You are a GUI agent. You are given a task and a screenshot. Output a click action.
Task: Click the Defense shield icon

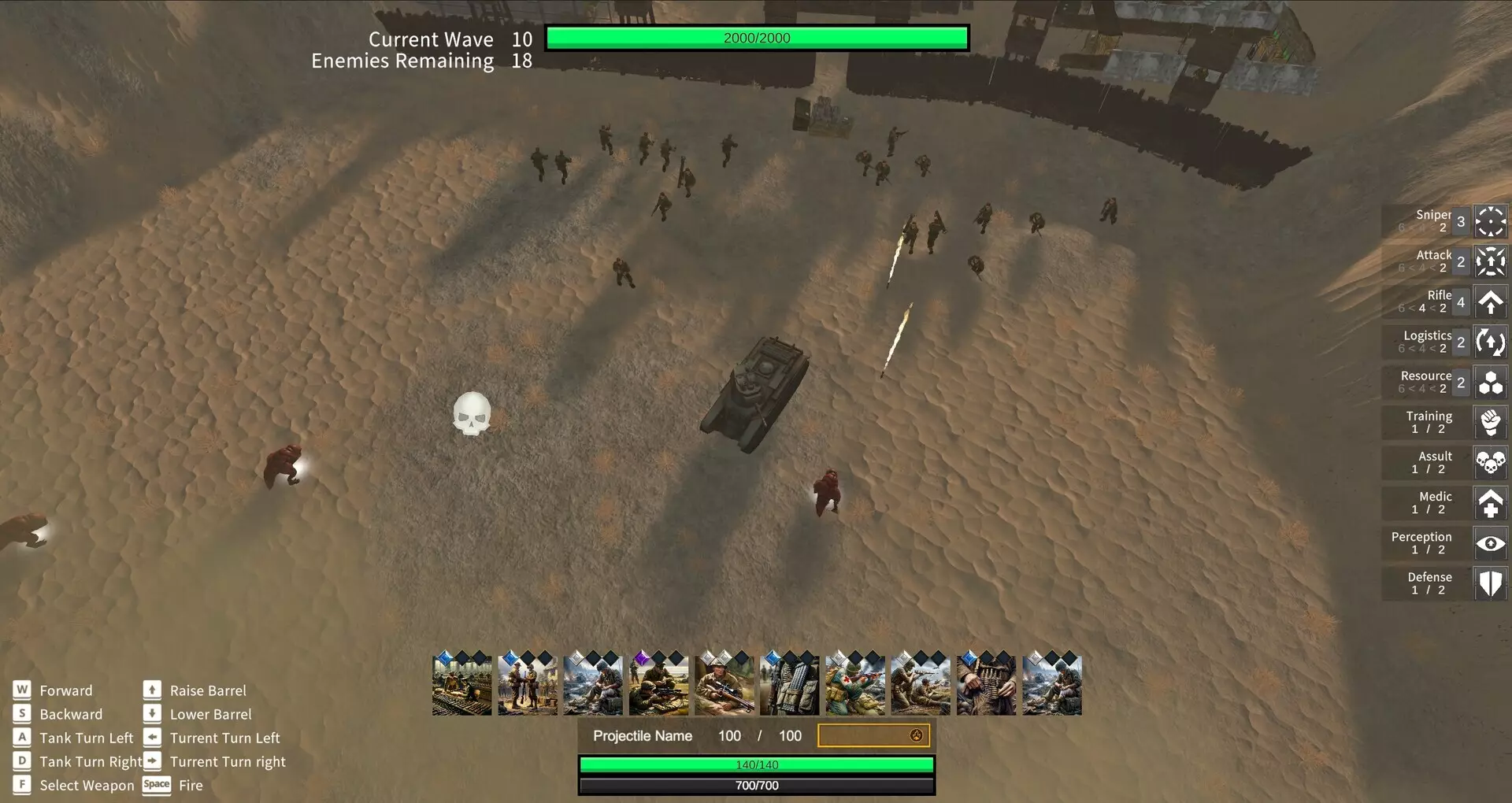tap(1491, 583)
